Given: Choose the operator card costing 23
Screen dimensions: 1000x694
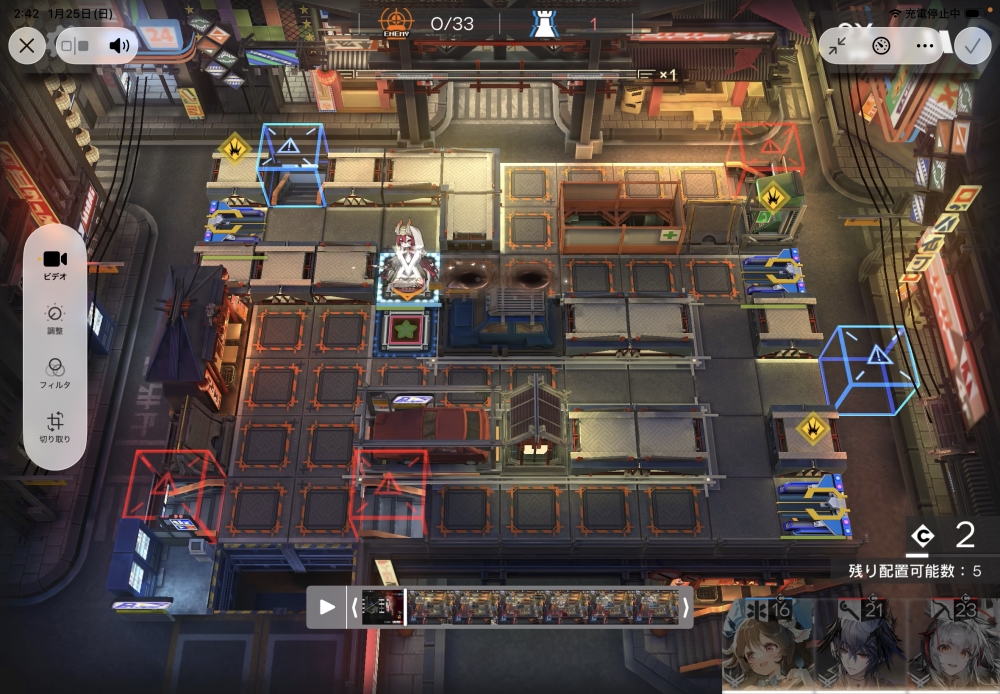Looking at the screenshot, I should (953, 645).
